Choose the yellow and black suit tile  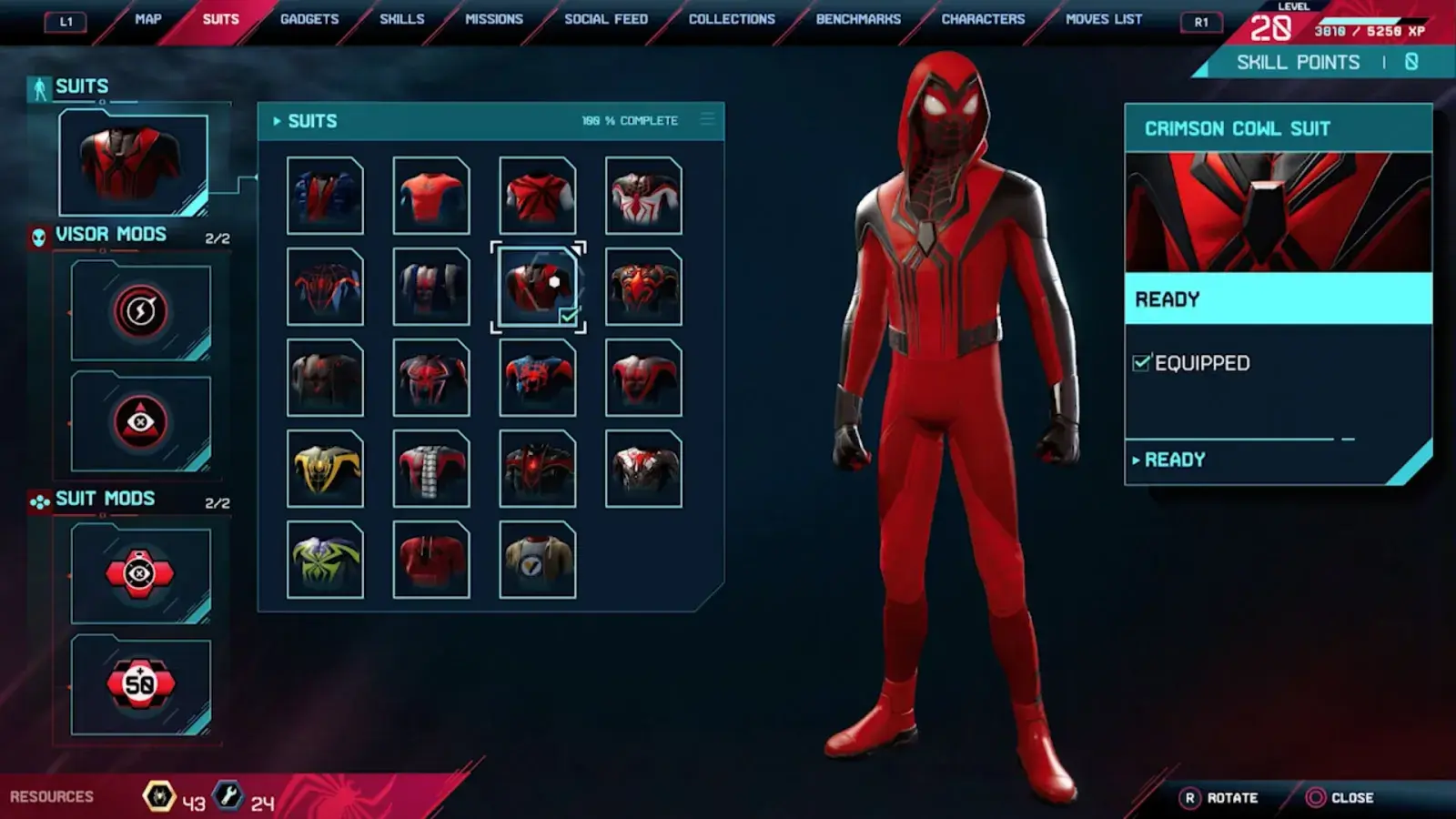(325, 469)
